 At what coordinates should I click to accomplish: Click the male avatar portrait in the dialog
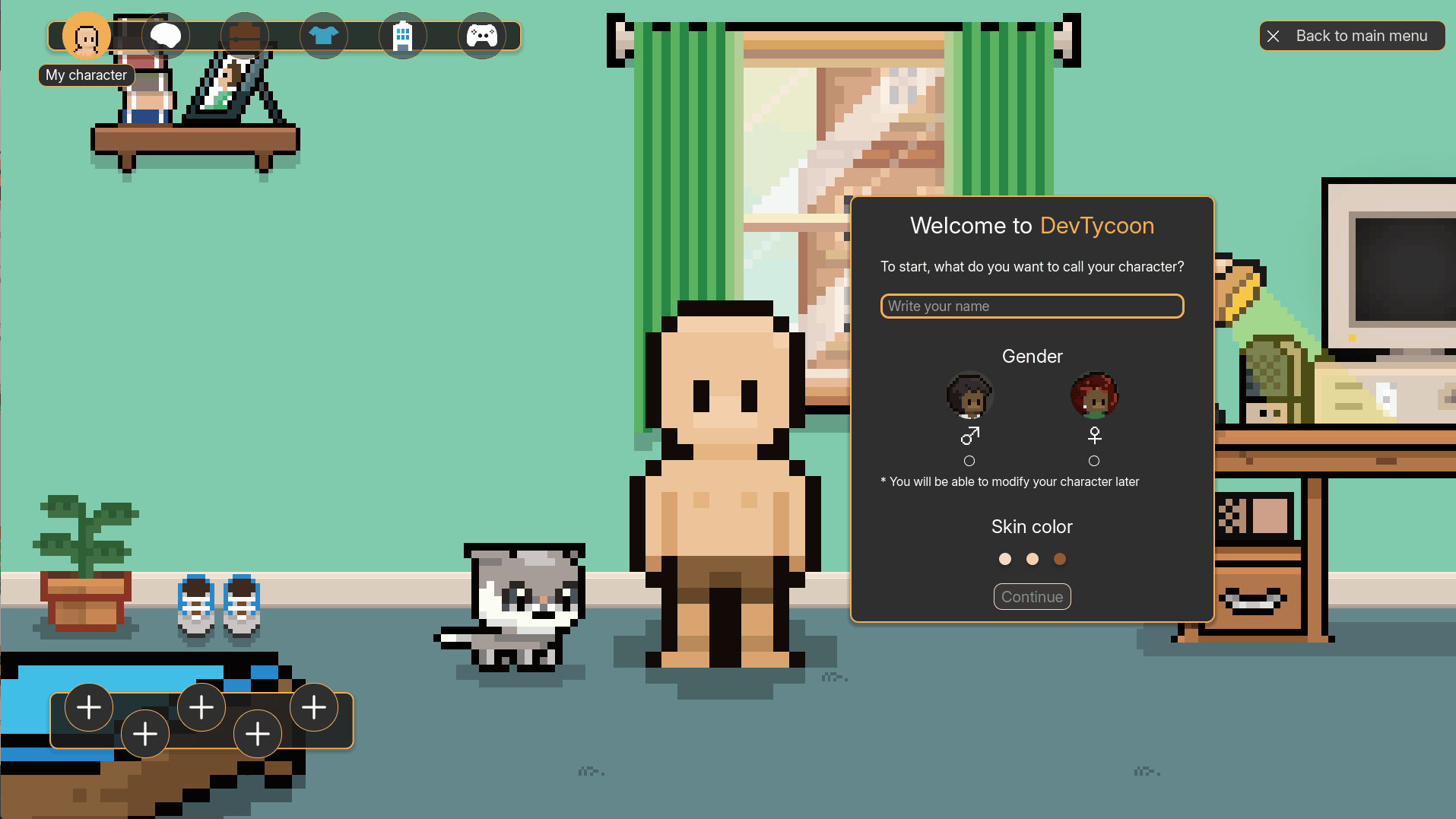coord(969,395)
